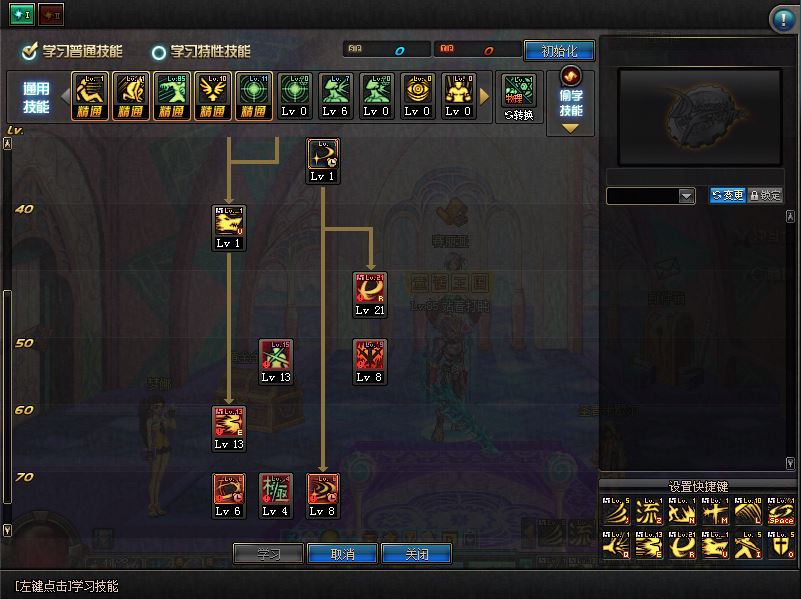Image resolution: width=801 pixels, height=599 pixels.
Task: Select the 学习普通技能 option
Action: [x=73, y=51]
